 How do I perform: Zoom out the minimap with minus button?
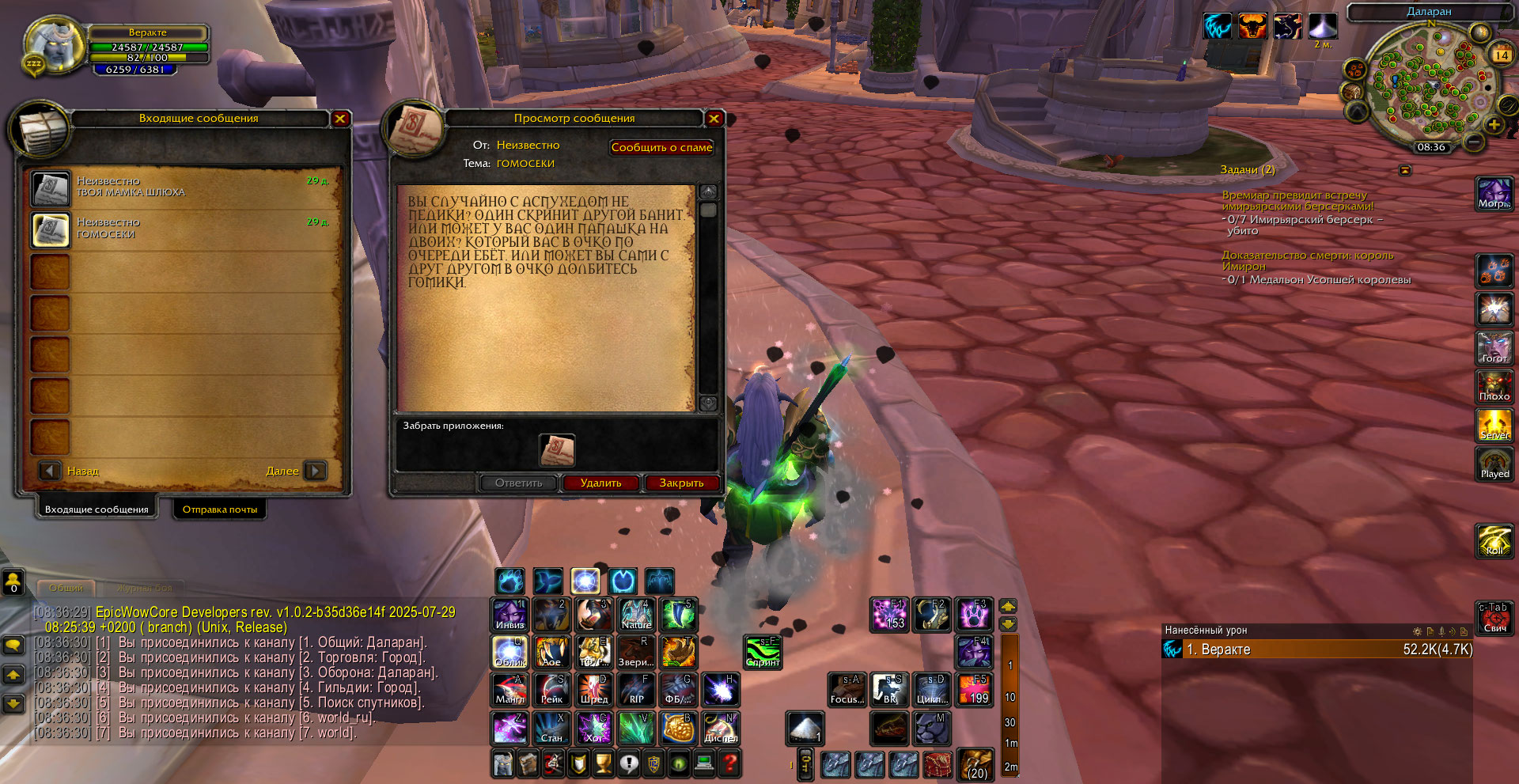[x=1473, y=142]
